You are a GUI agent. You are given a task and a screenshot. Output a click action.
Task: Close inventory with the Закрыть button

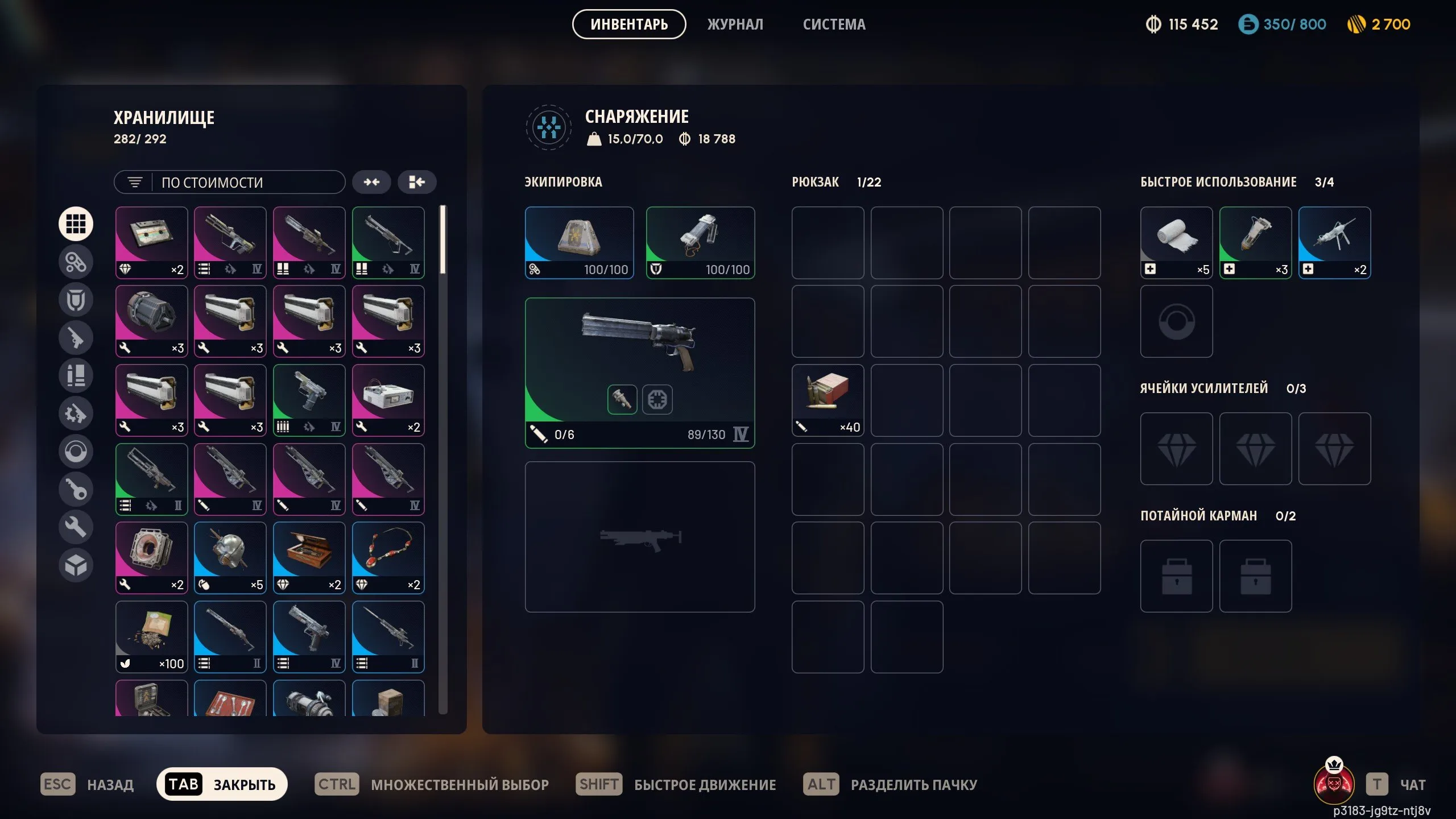point(222,784)
